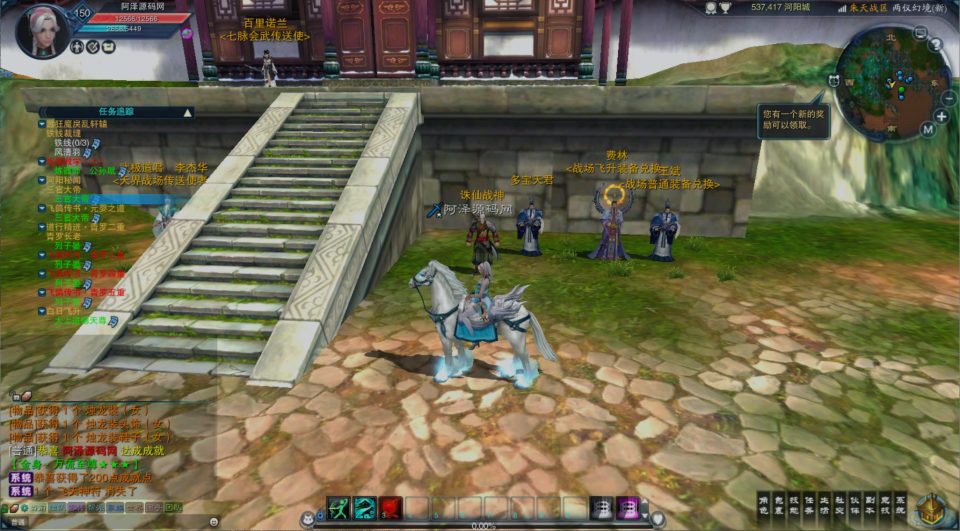The width and height of the screenshot is (960, 531).
Task: Use the cyan dash skill in hotbar
Action: coord(365,508)
